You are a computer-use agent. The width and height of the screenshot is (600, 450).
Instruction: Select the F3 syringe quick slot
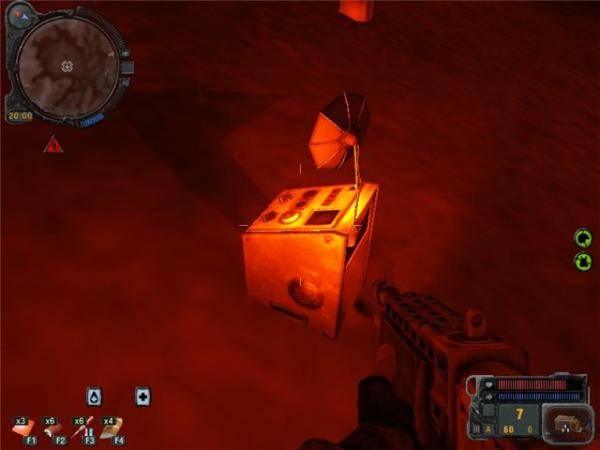click(81, 428)
